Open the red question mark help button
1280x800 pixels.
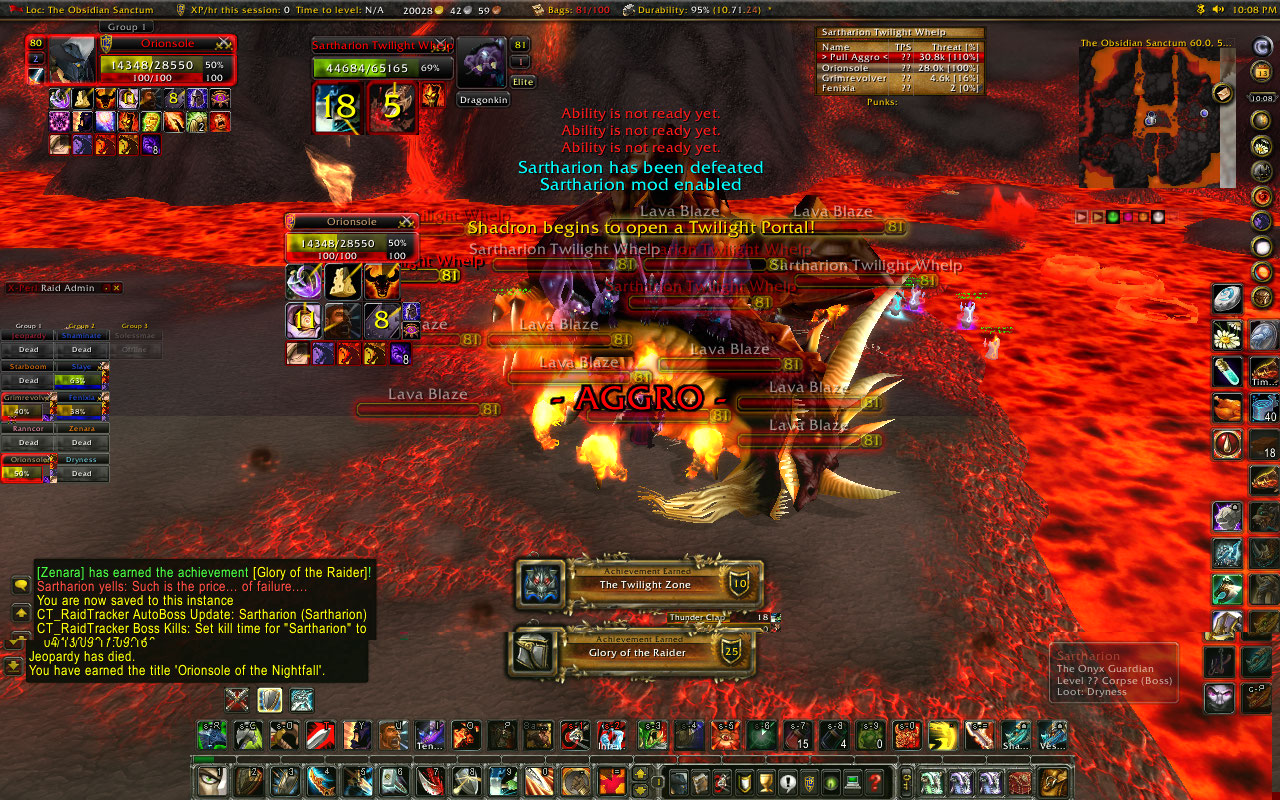875,782
